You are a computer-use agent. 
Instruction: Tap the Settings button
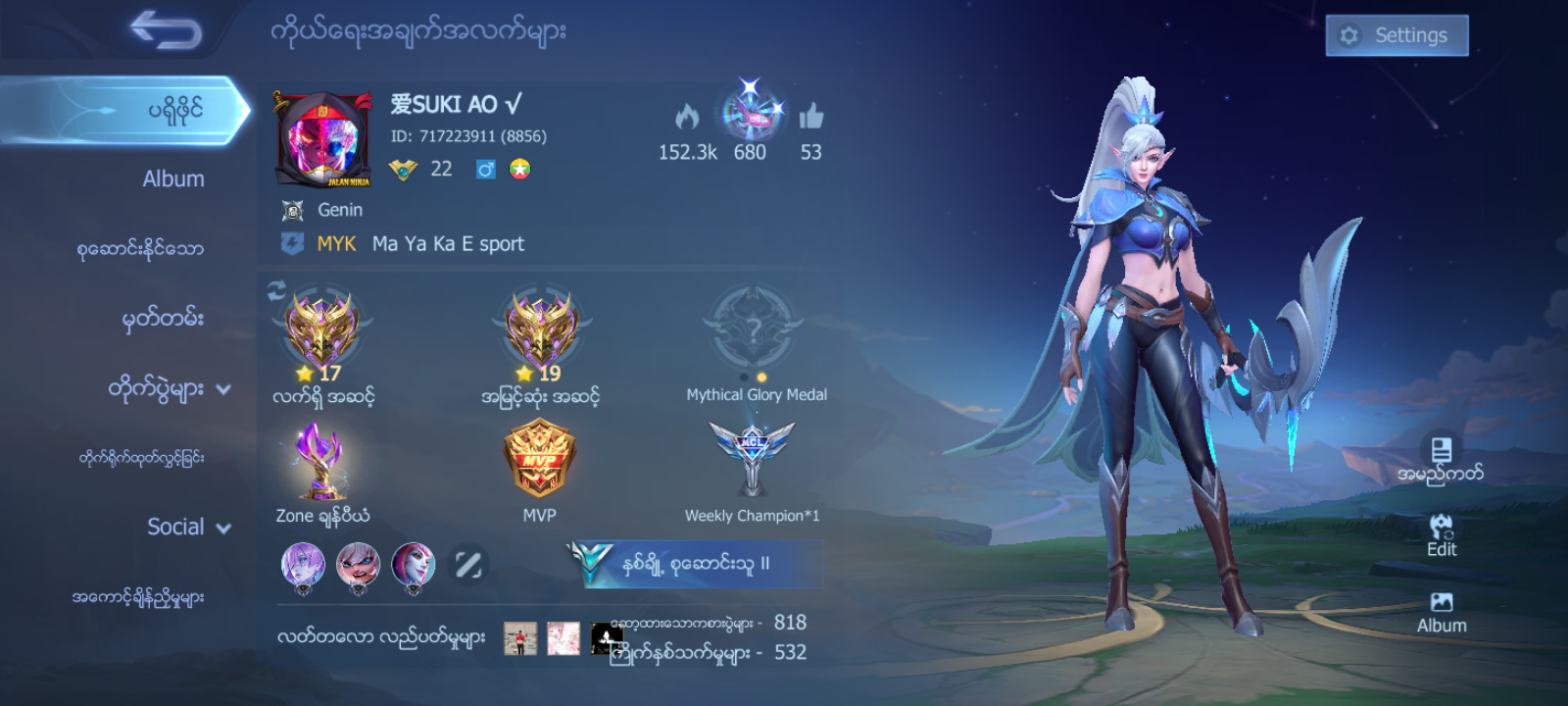tap(1396, 34)
